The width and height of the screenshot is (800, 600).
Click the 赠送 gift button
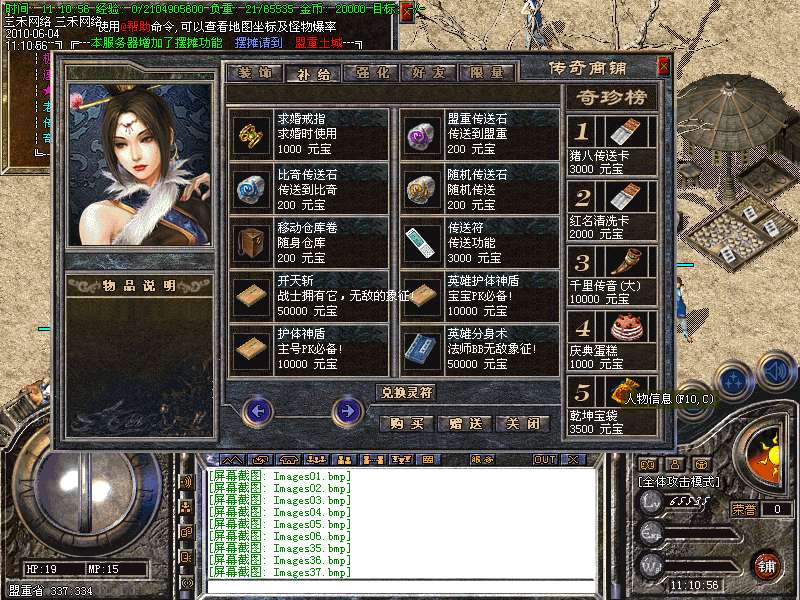(465, 423)
